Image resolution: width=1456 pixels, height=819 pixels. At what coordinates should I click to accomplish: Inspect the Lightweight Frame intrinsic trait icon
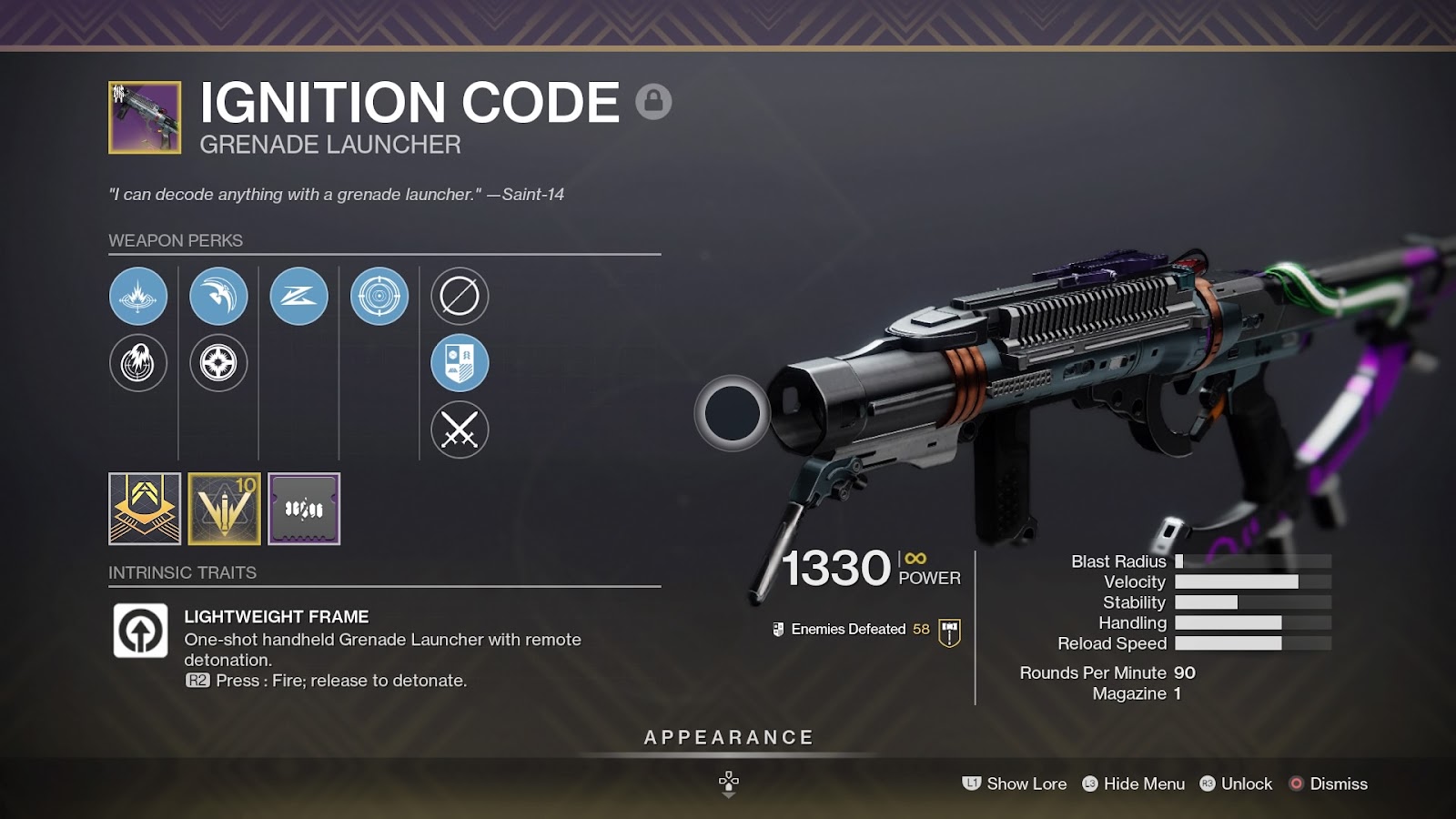click(140, 631)
